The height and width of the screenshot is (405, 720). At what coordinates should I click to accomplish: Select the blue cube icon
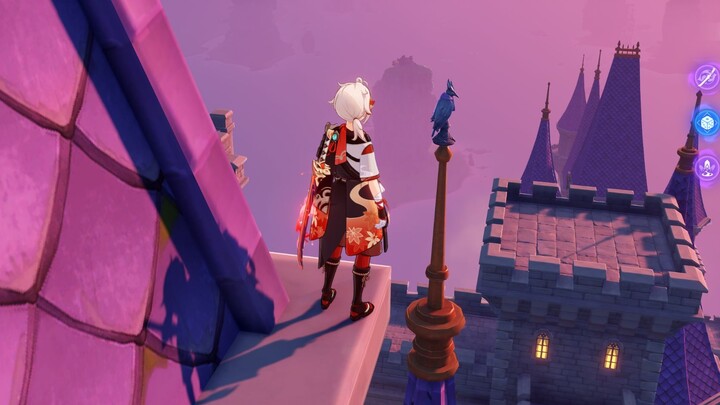708,123
